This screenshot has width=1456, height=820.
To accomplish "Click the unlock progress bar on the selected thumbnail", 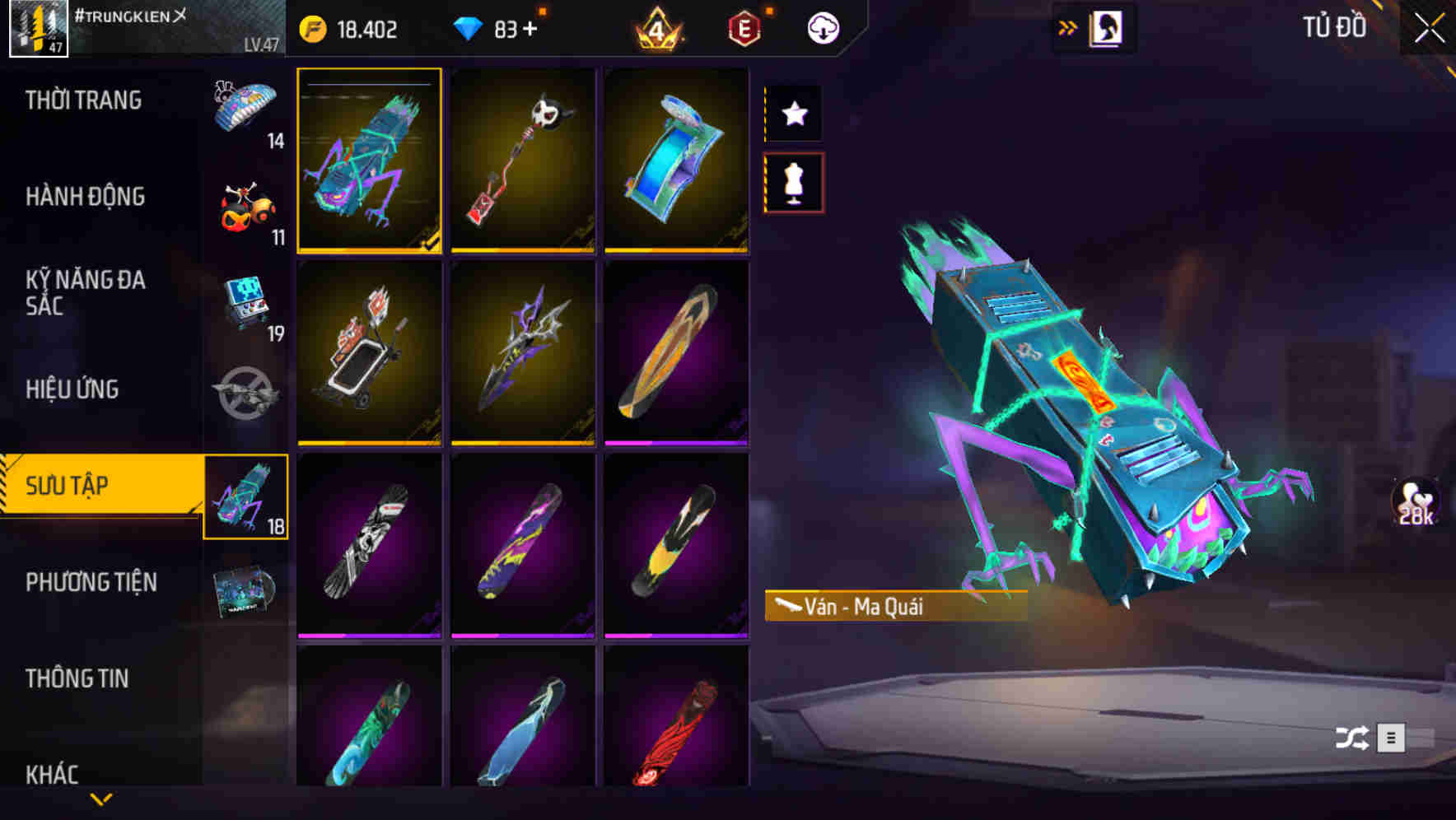I will click(x=370, y=83).
